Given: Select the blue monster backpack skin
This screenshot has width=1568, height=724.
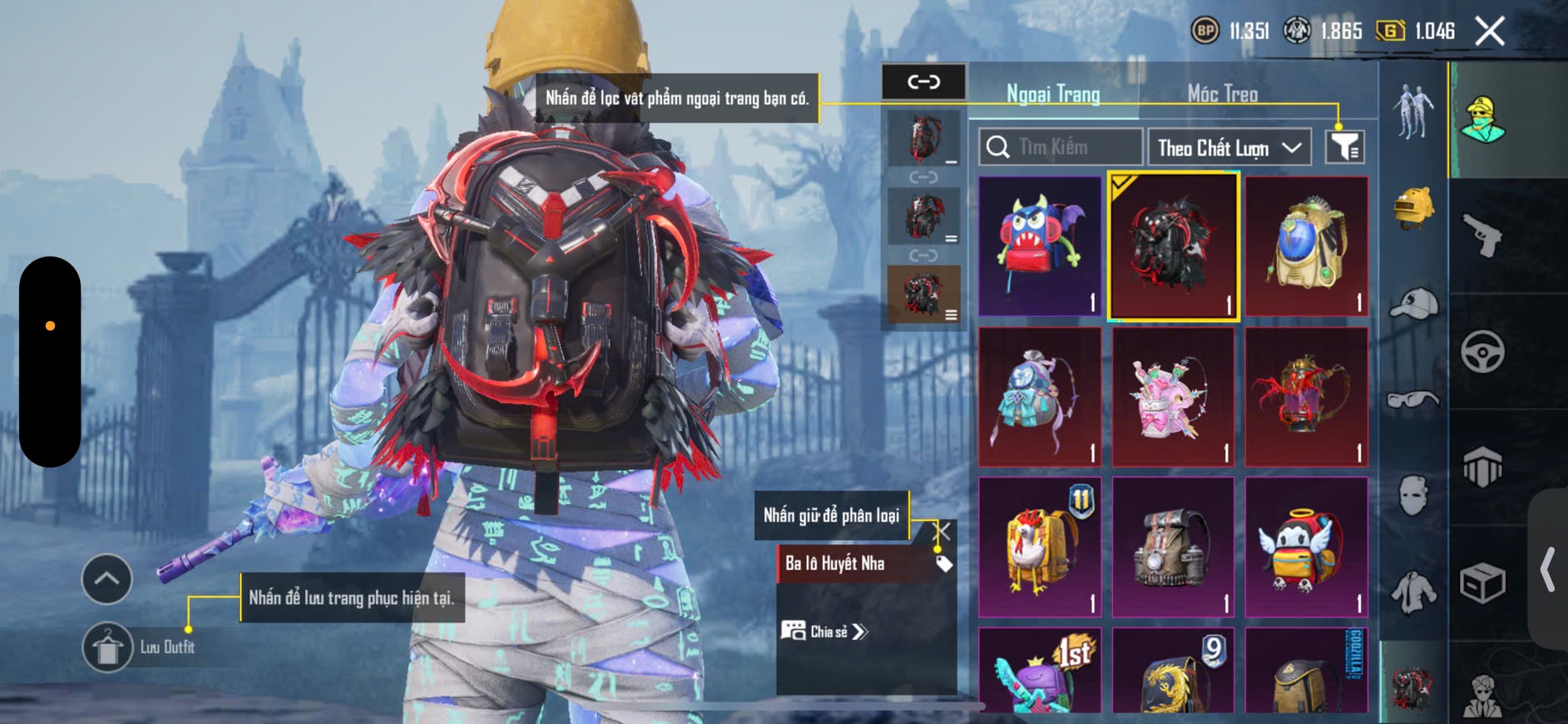Looking at the screenshot, I should click(x=1040, y=245).
